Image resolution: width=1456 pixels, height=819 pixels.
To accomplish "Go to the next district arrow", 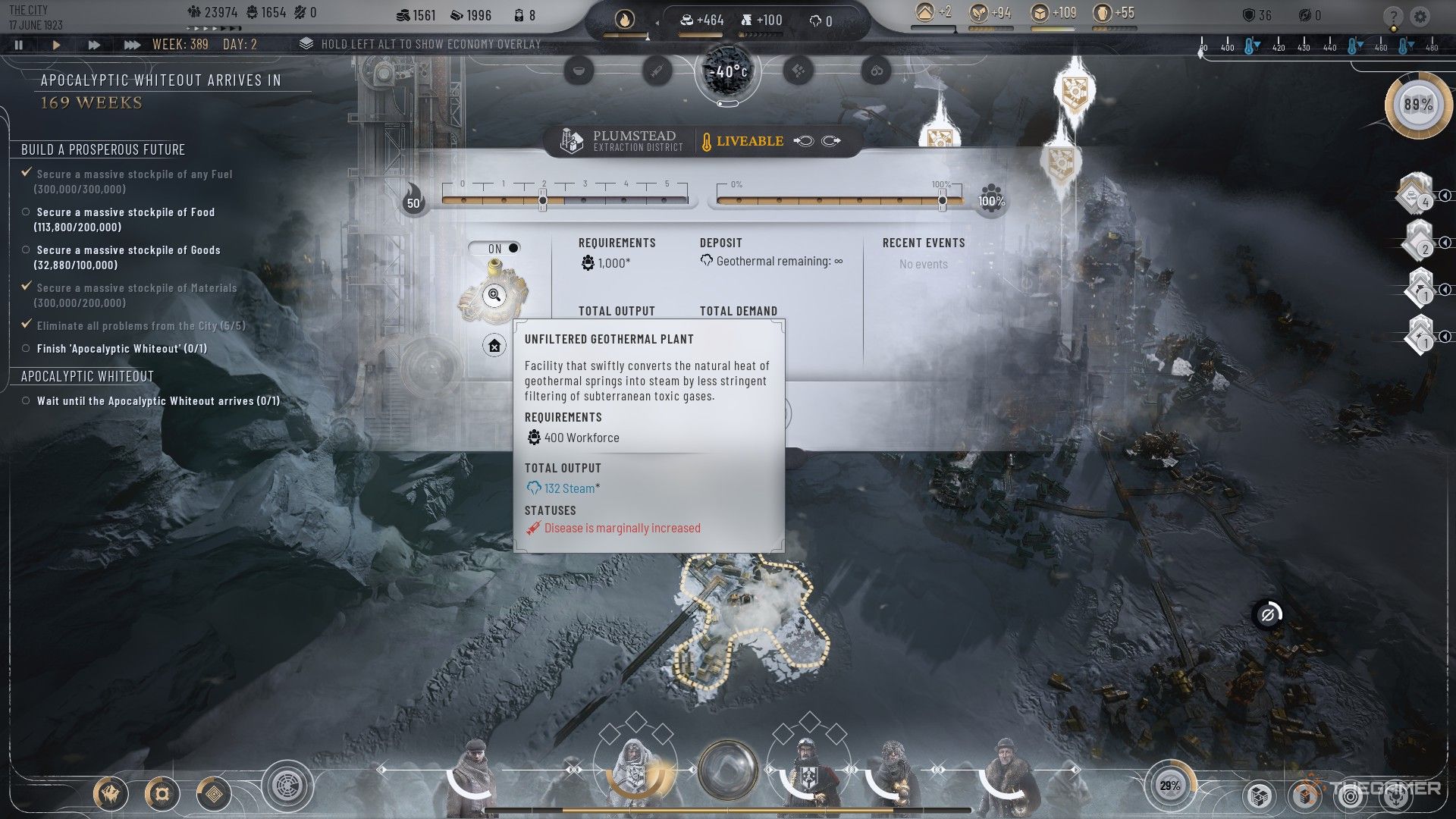I will click(831, 141).
